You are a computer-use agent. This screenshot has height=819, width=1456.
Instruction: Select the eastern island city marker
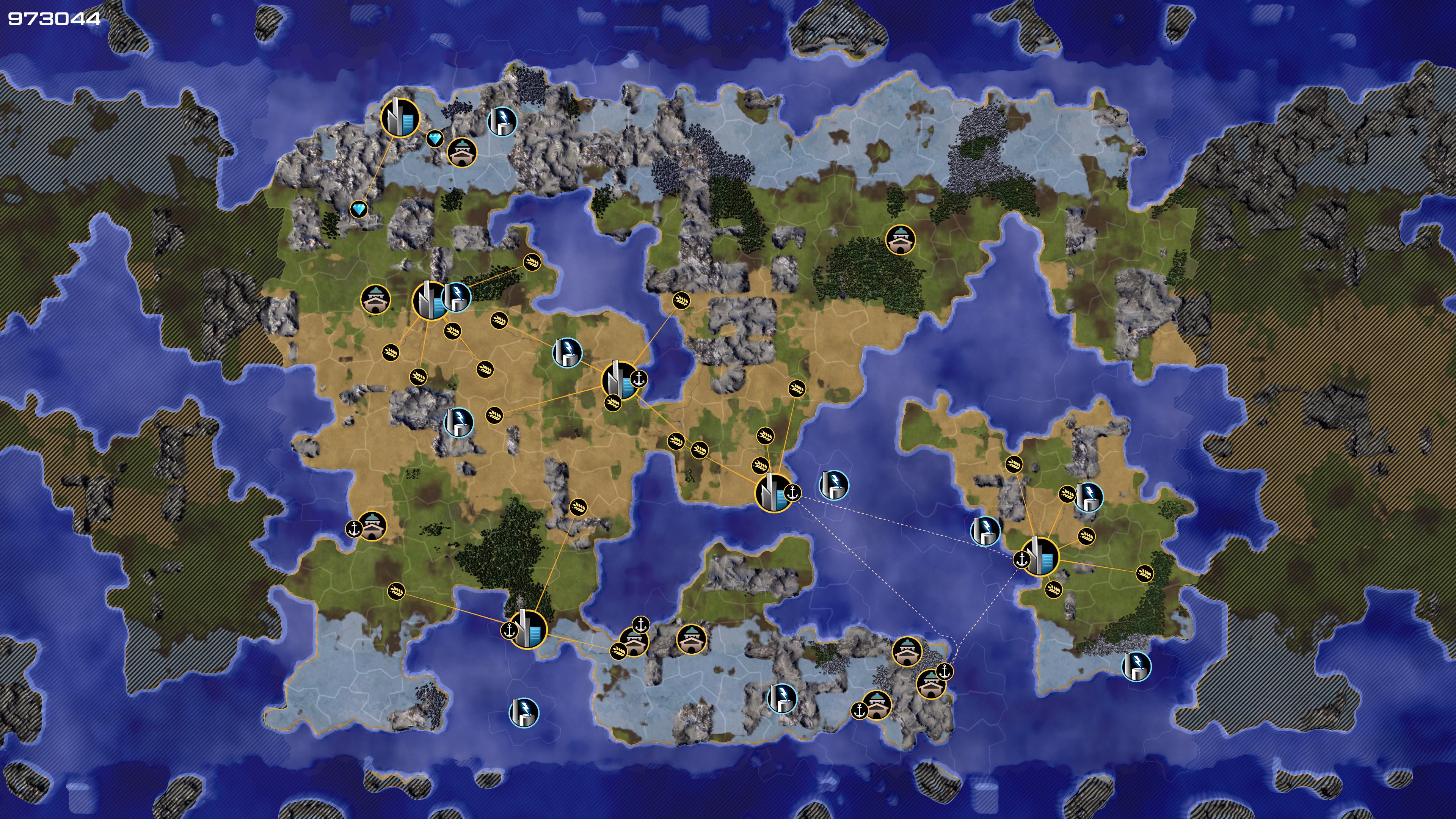tap(1040, 557)
